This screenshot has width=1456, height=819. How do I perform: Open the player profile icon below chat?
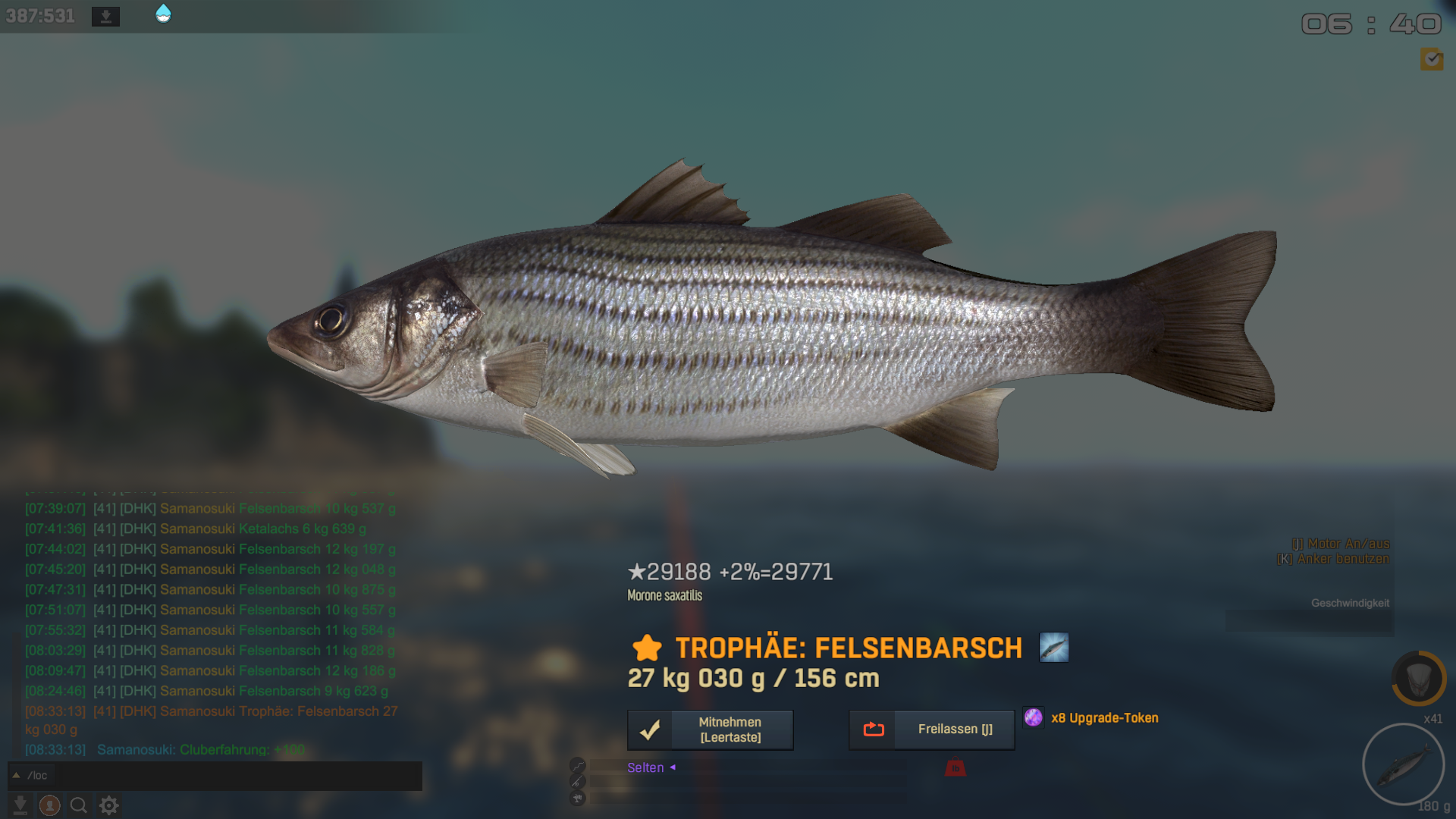50,805
